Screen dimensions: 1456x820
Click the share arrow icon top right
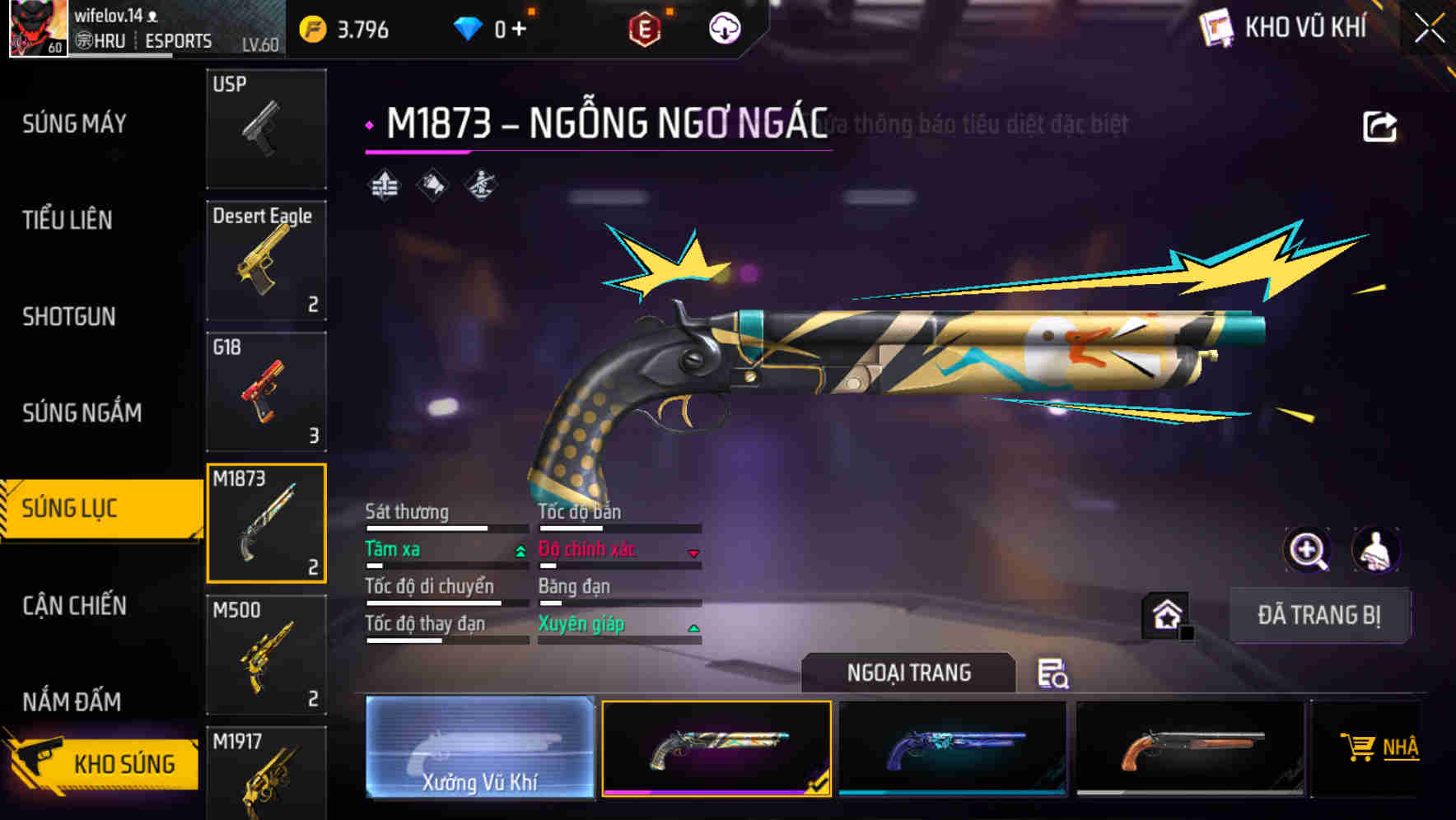pyautogui.click(x=1379, y=125)
